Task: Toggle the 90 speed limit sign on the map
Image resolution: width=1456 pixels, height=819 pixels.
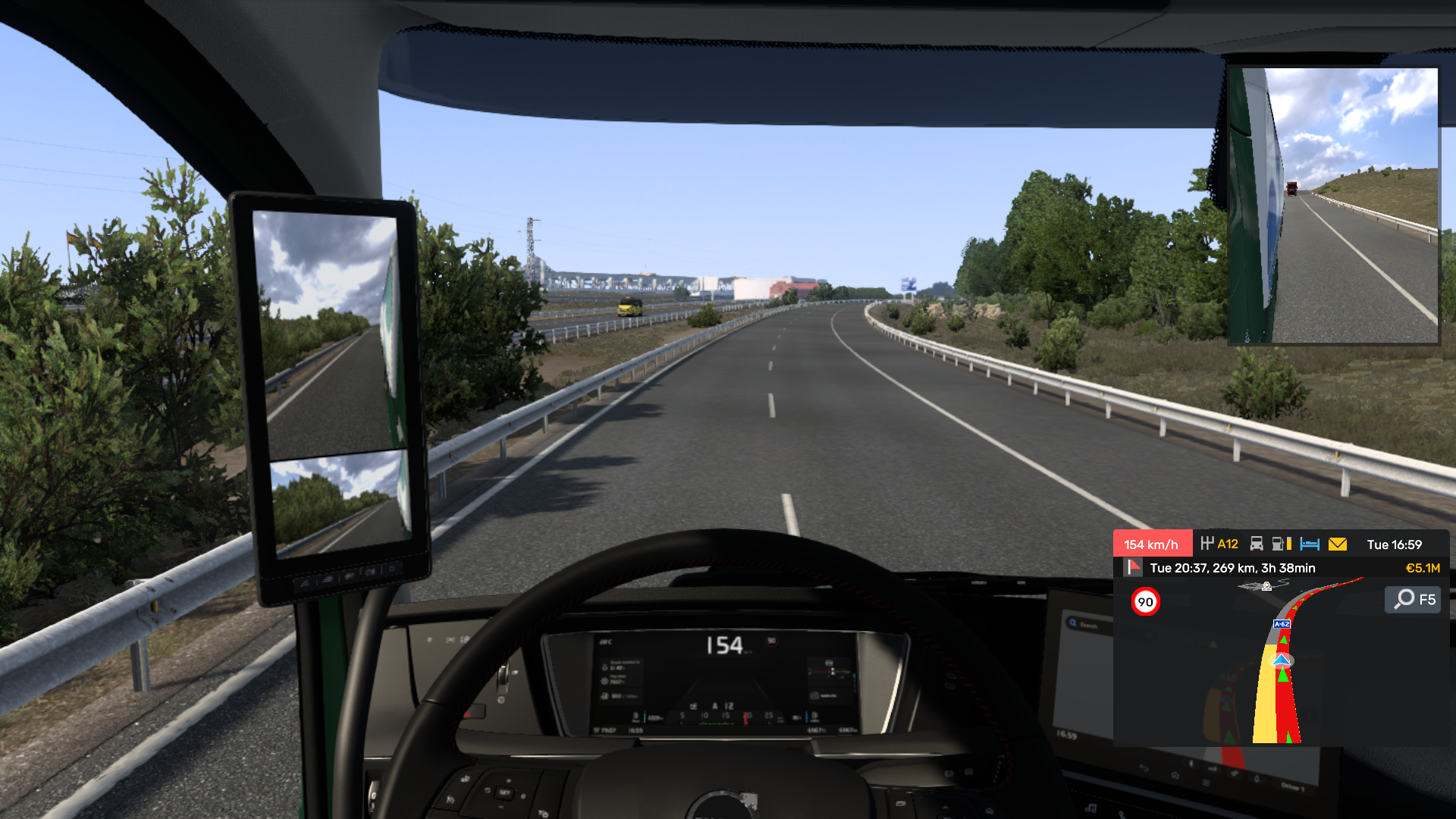Action: point(1145,600)
